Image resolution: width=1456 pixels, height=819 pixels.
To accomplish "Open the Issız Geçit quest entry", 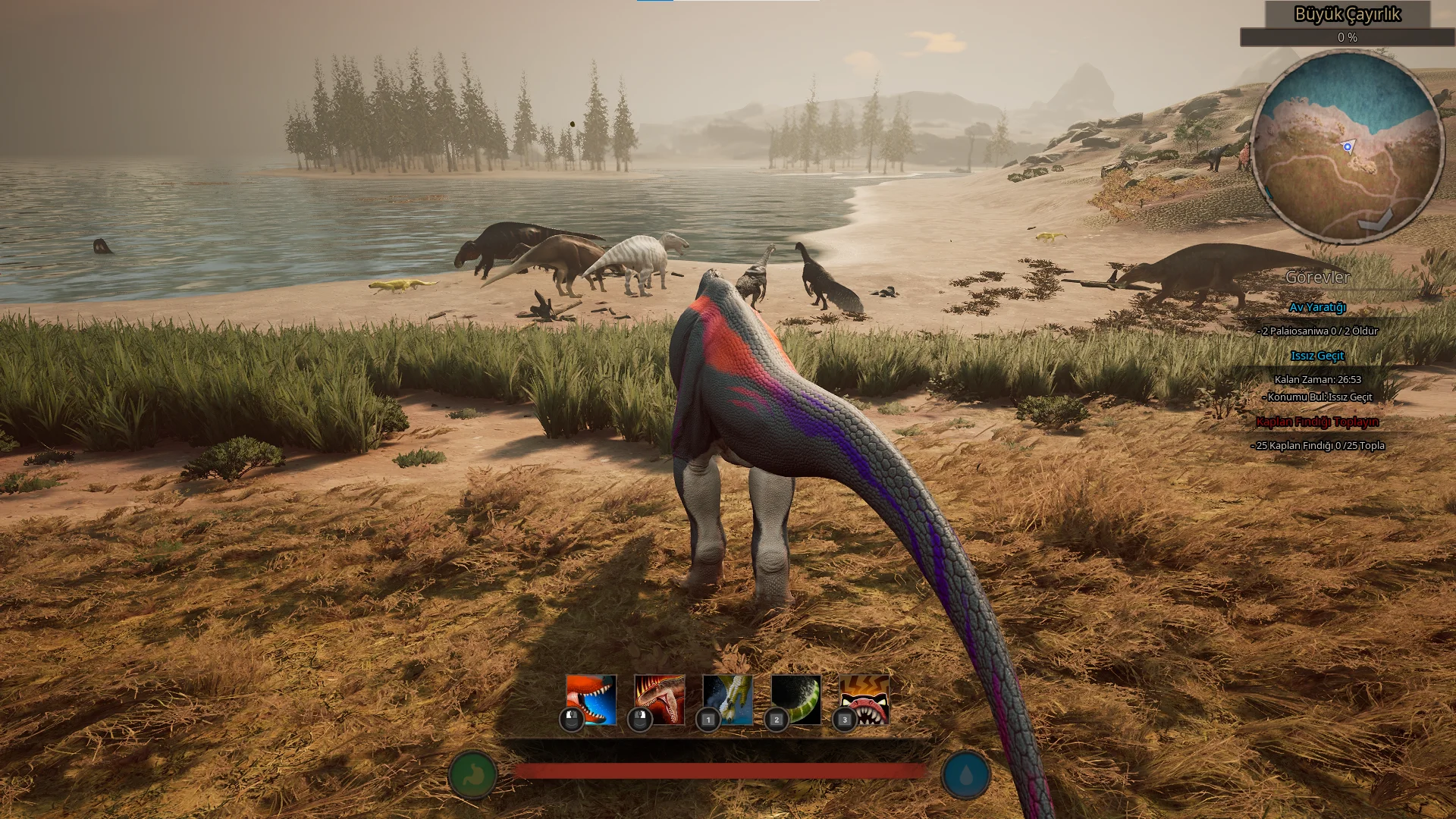I will coord(1317,356).
